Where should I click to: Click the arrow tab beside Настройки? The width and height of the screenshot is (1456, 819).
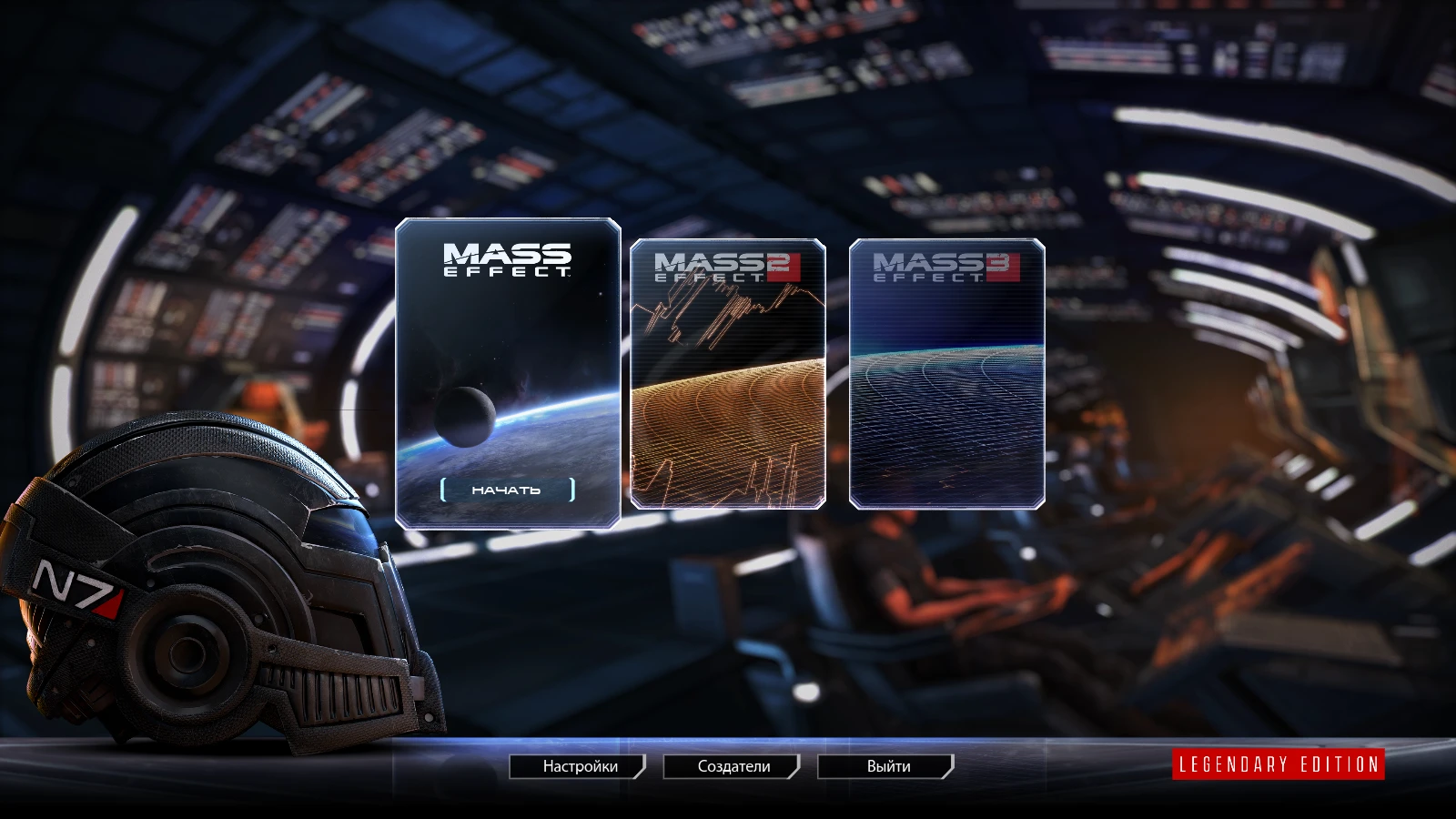[x=642, y=766]
